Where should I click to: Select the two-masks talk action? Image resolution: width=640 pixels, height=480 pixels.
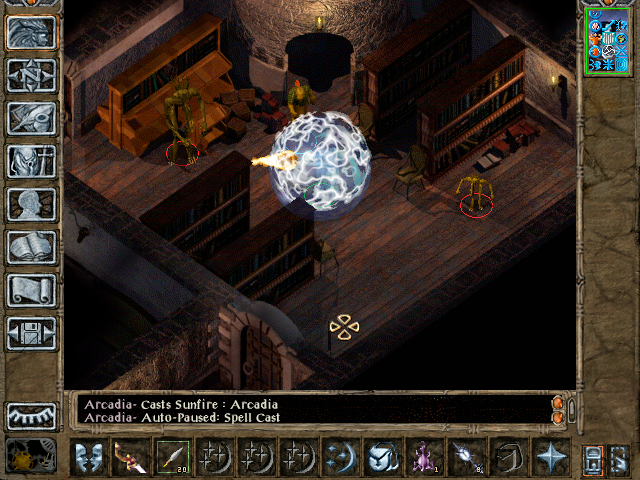pyautogui.click(x=89, y=457)
